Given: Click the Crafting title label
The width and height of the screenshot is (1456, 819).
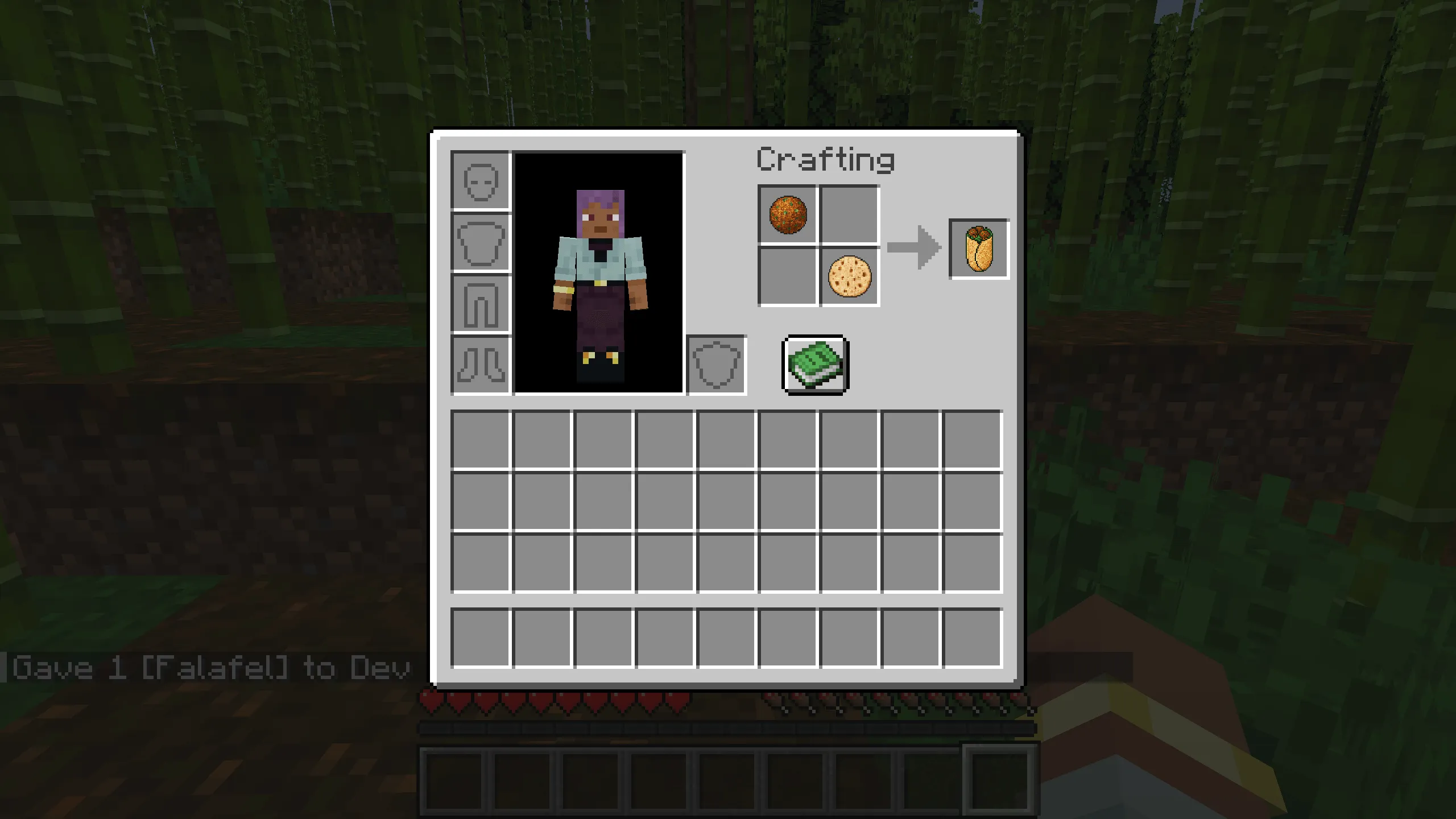Looking at the screenshot, I should click(x=826, y=161).
